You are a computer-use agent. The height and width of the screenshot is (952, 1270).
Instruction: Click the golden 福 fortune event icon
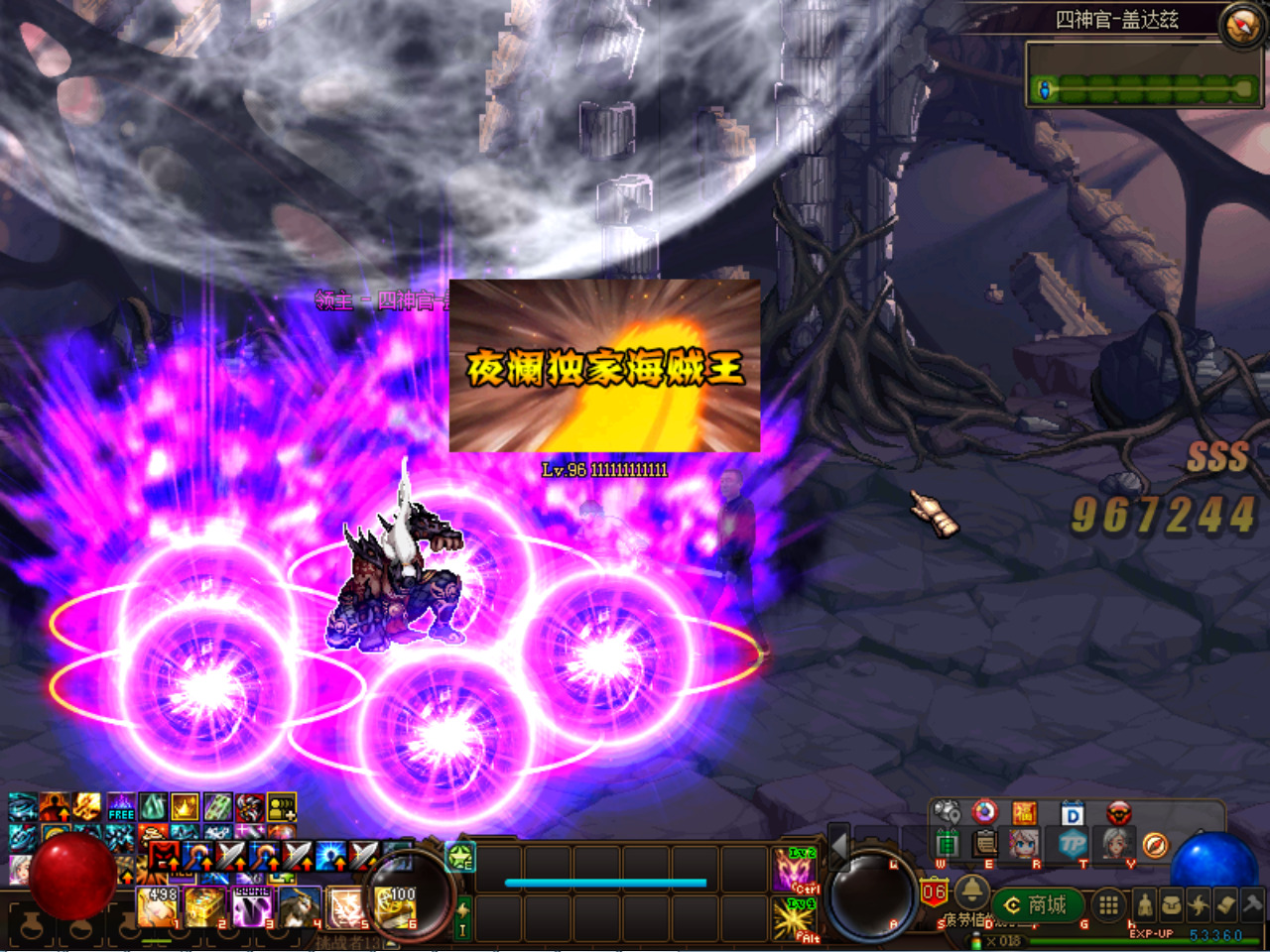click(1024, 813)
